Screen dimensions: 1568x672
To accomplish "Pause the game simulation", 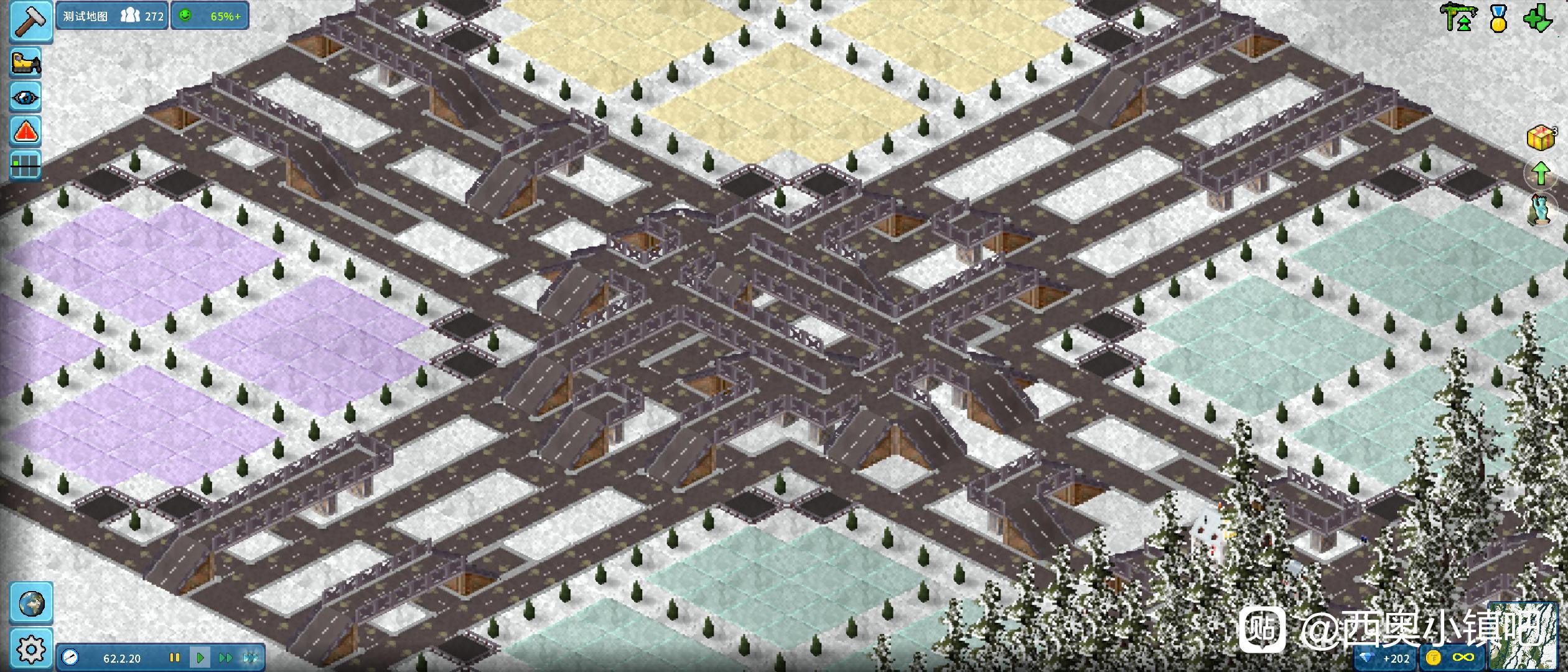I will coord(175,658).
